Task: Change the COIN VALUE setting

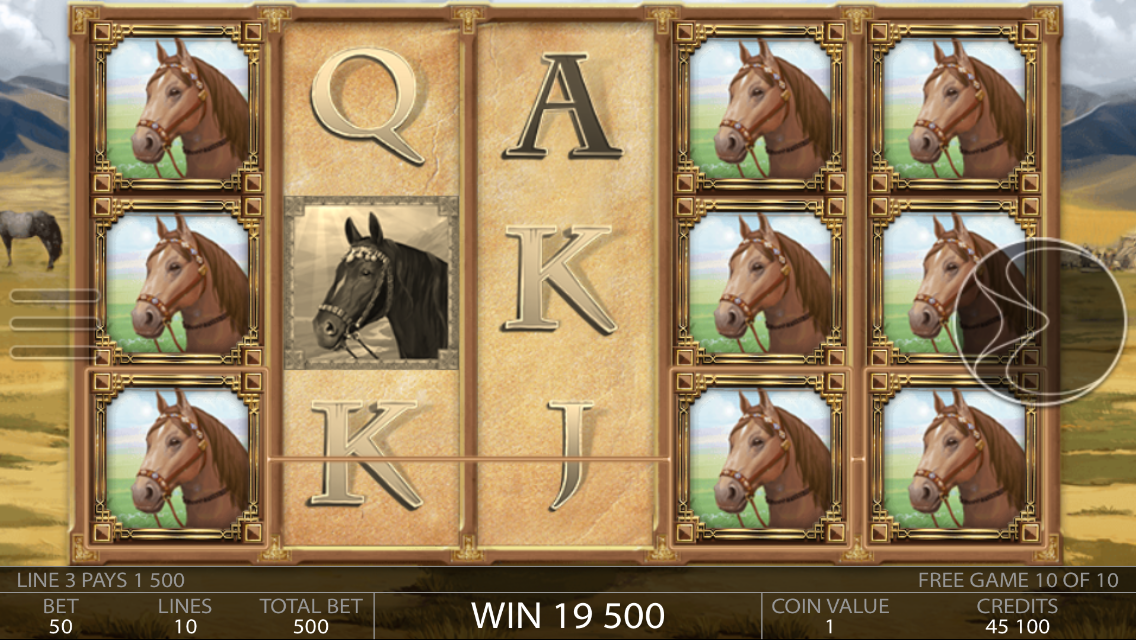Action: coord(829,616)
